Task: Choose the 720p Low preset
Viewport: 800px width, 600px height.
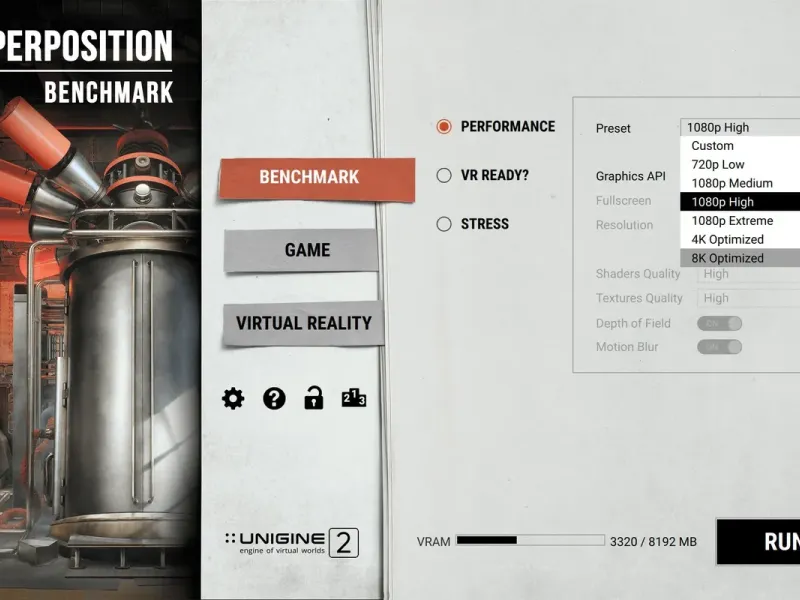Action: (740, 164)
